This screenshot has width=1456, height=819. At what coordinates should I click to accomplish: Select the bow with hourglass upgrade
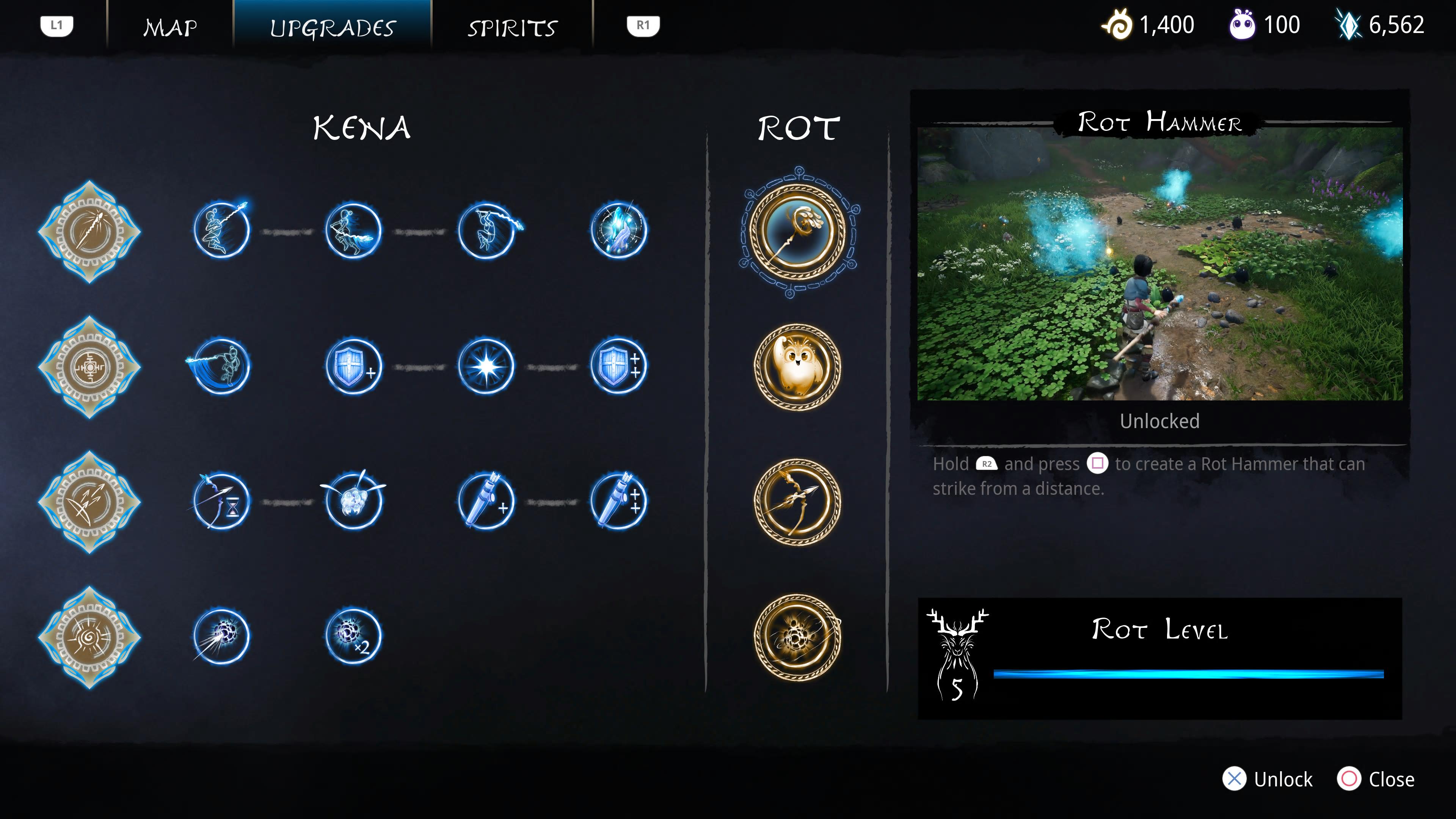221,501
